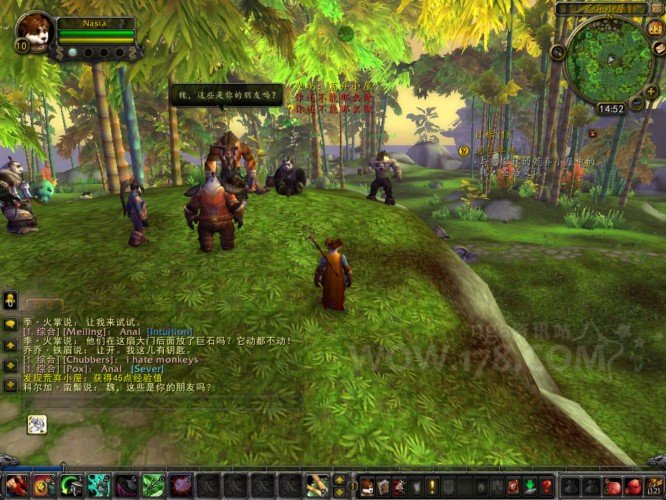Use the green swirl kick ability
The width and height of the screenshot is (666, 500).
point(71,486)
